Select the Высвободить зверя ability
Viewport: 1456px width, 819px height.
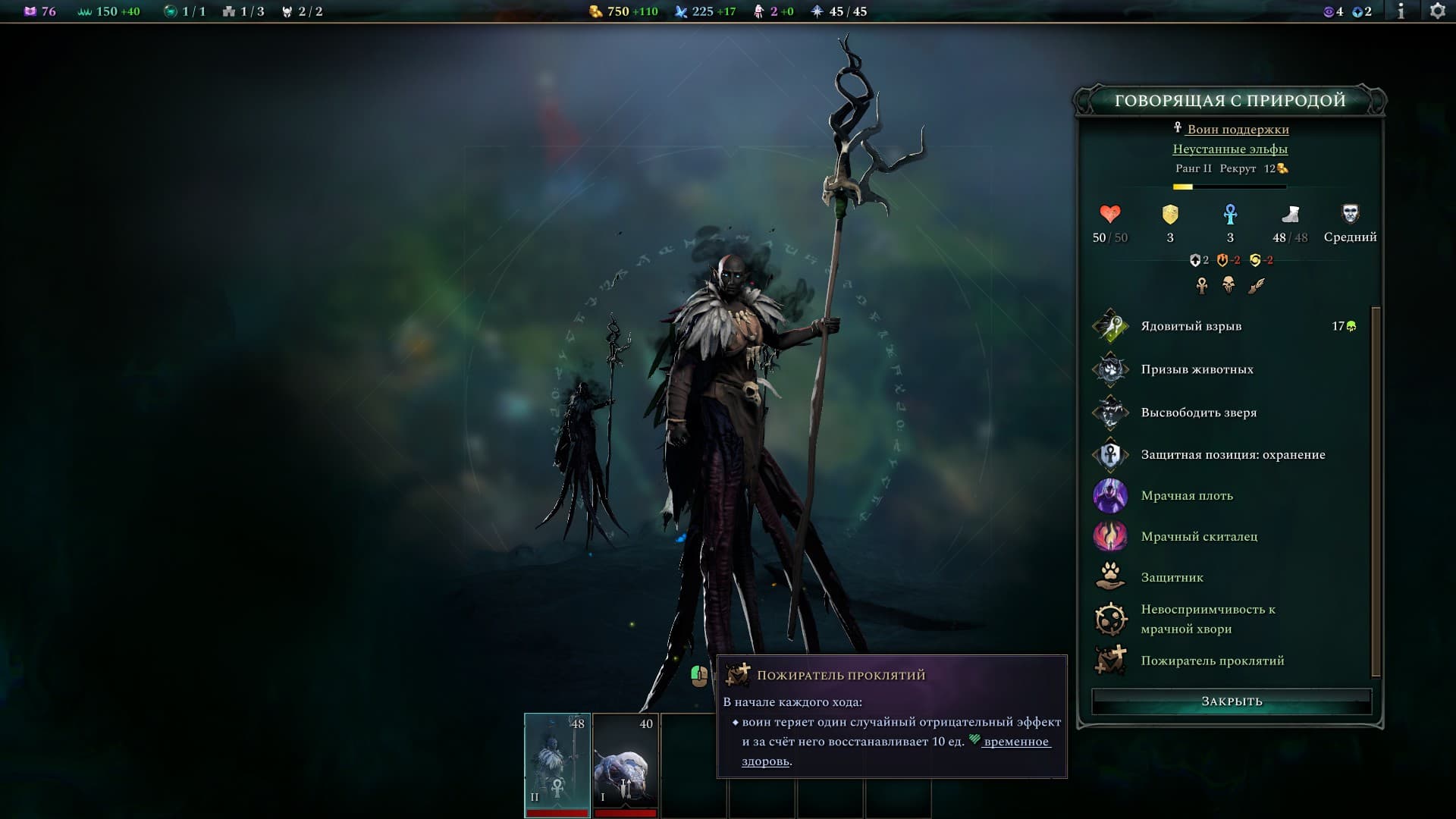(1198, 413)
